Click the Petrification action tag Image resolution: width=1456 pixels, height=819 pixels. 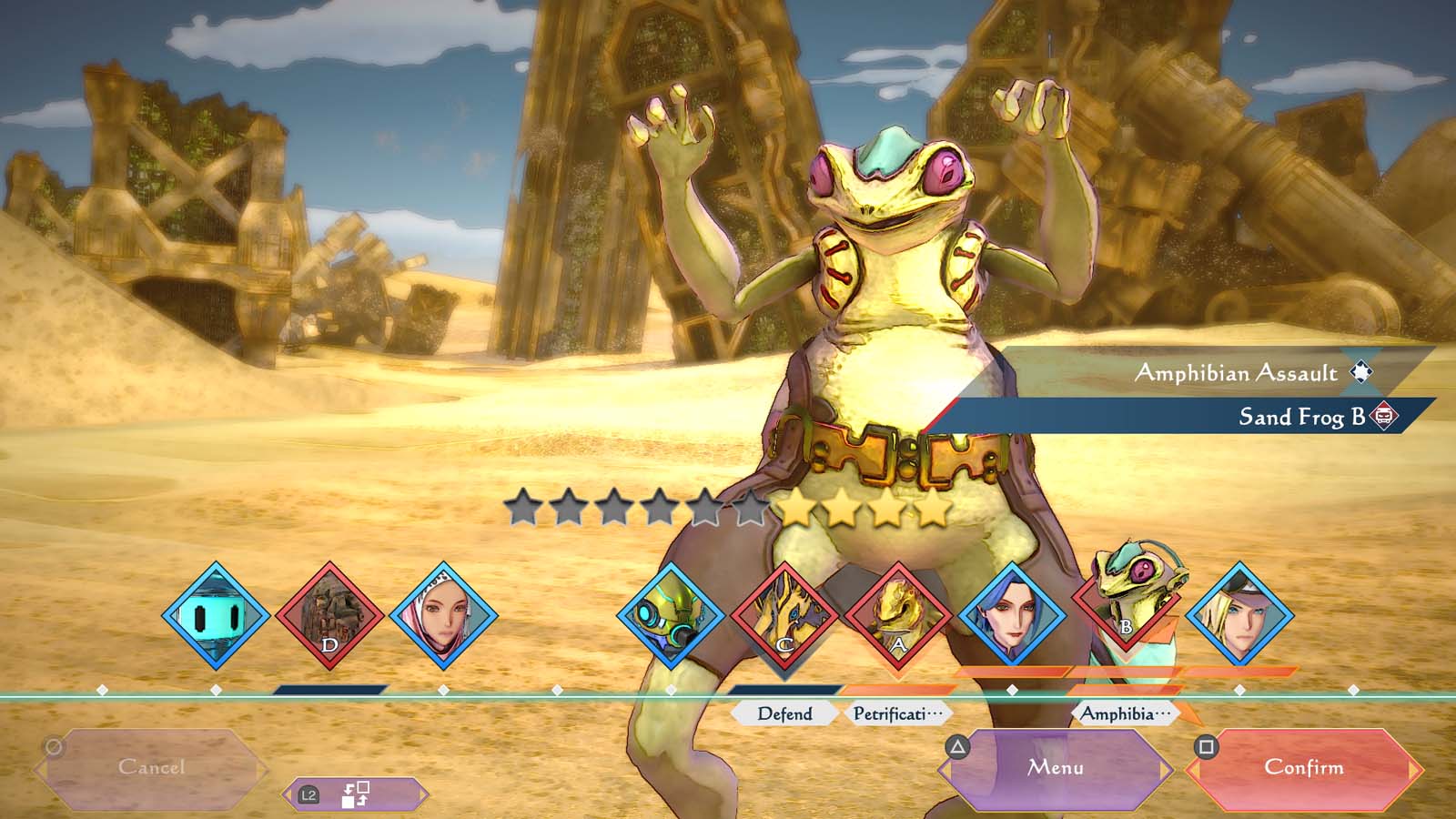click(x=897, y=713)
